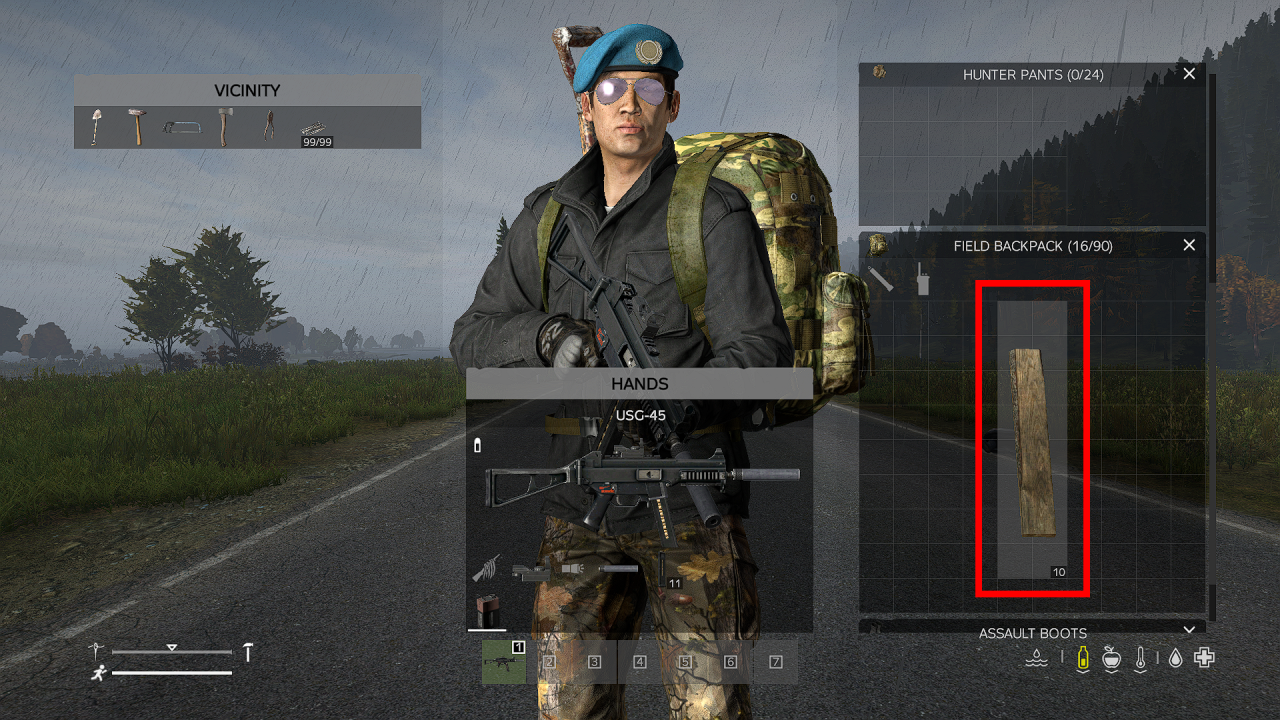Pick up the sledgehammer from Vicinity

pos(135,128)
